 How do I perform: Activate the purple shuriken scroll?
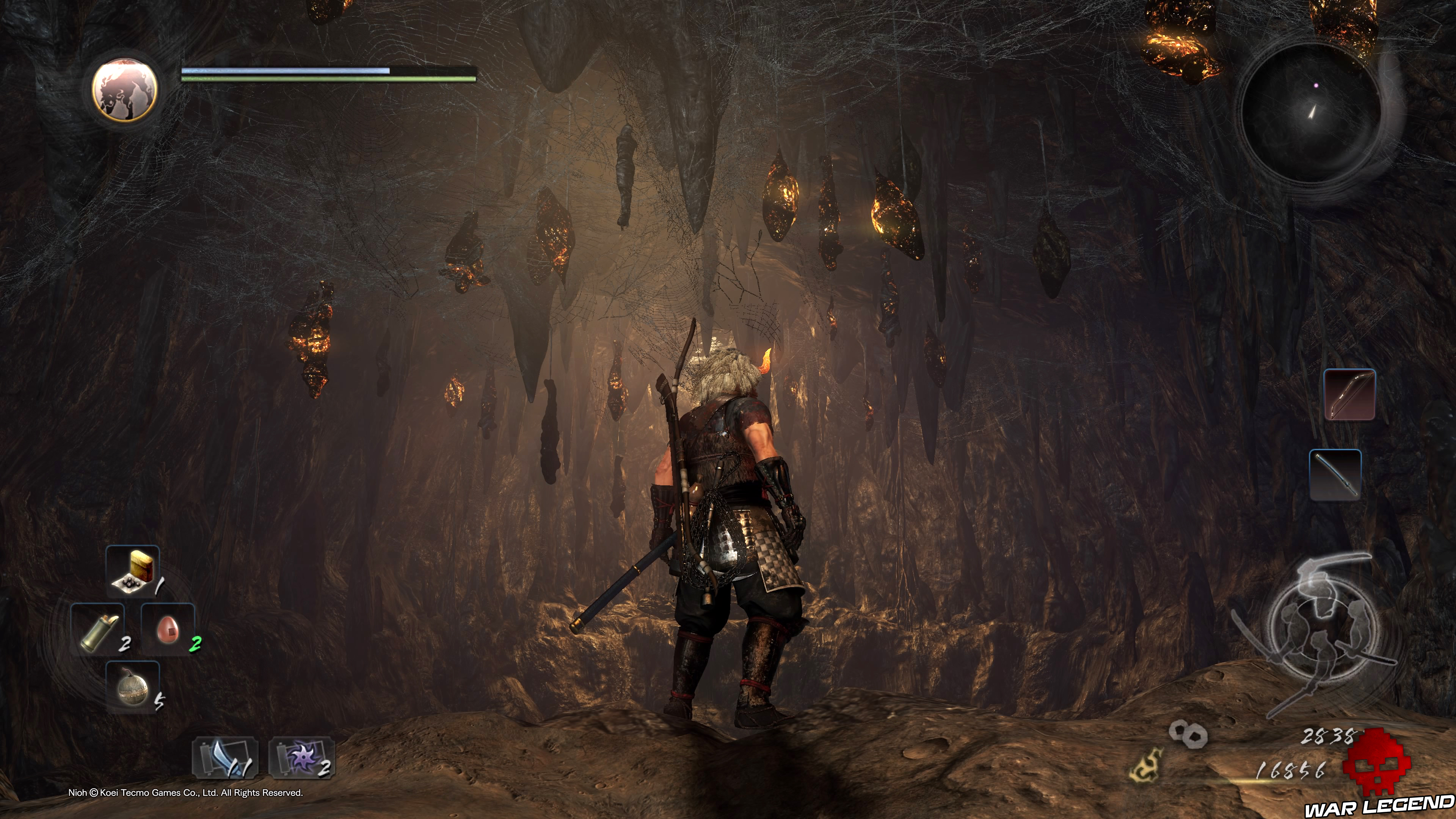(302, 758)
